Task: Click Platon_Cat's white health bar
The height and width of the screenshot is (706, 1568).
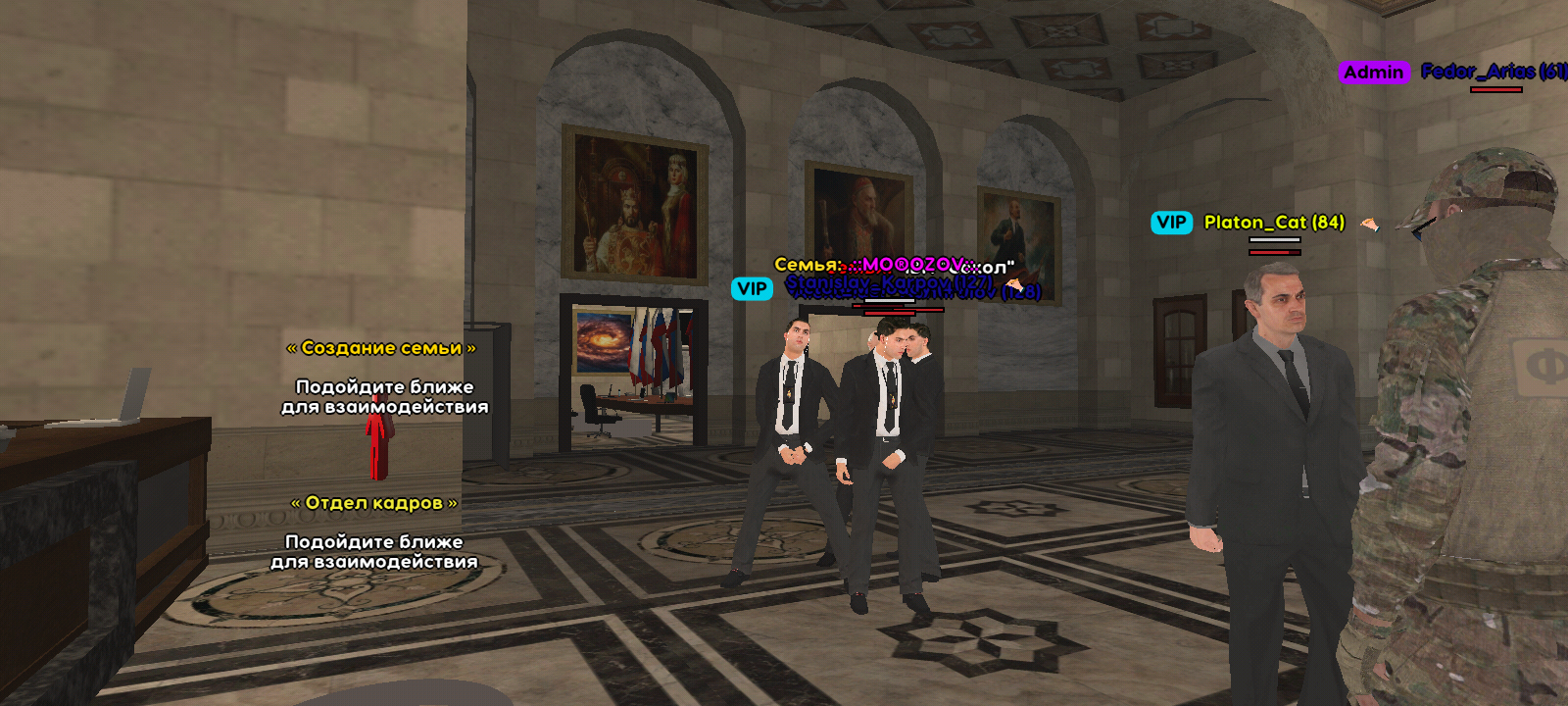Action: 1275,239
